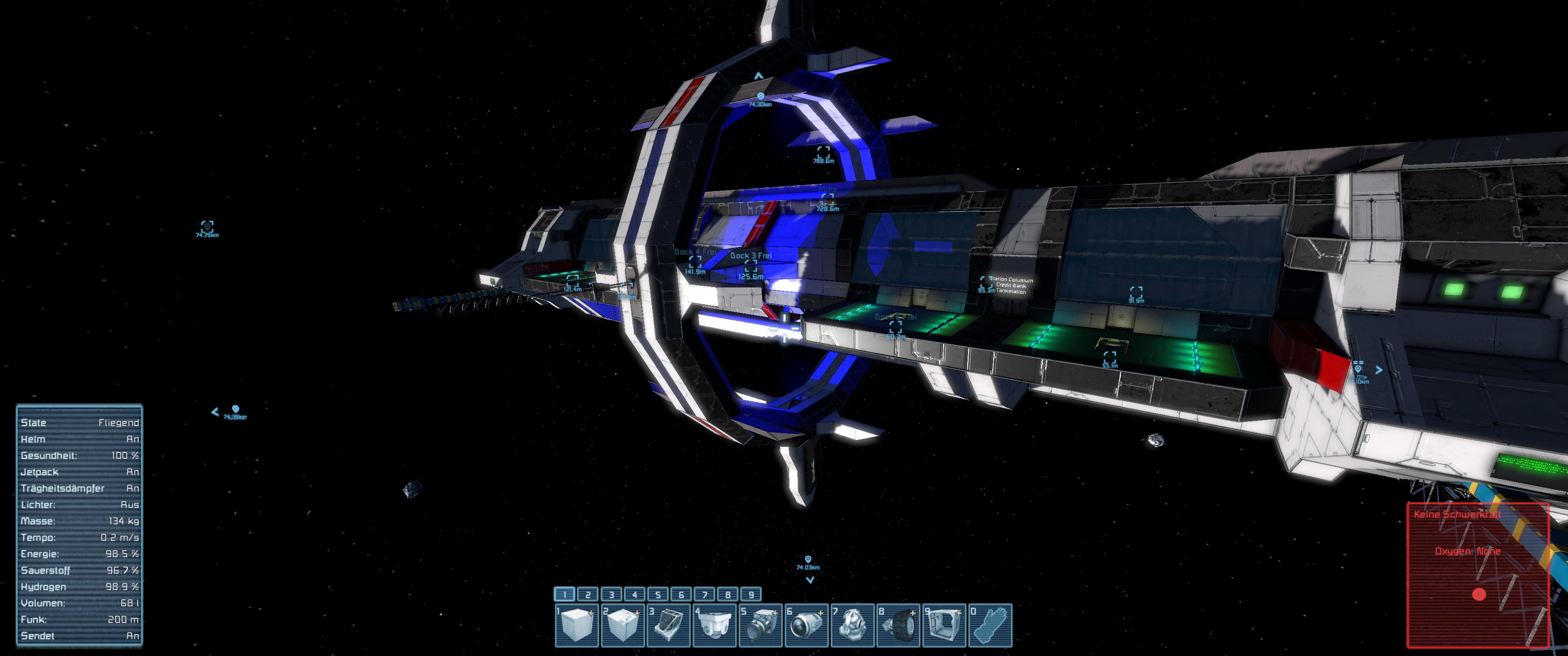Switch to toolbar page 1
Image resolution: width=1568 pixels, height=656 pixels.
pyautogui.click(x=564, y=594)
